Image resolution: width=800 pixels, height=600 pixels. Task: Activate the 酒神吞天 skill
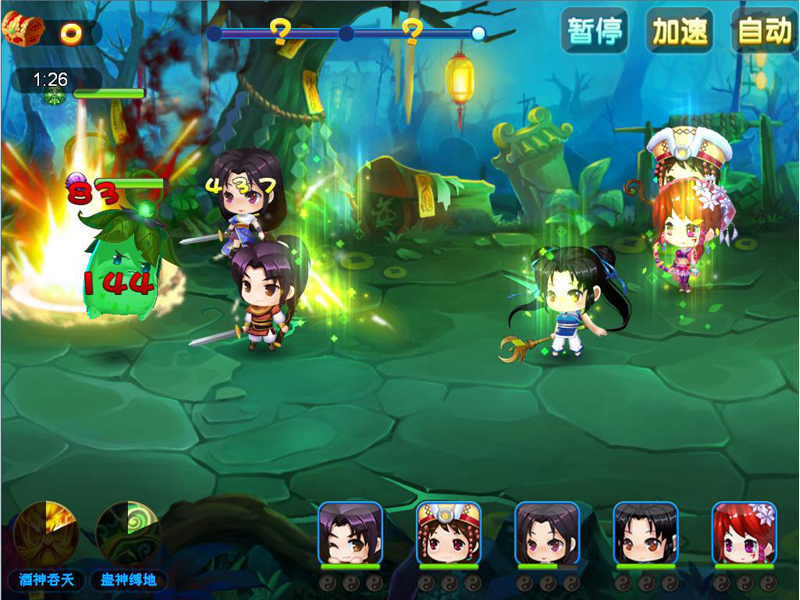[x=46, y=532]
